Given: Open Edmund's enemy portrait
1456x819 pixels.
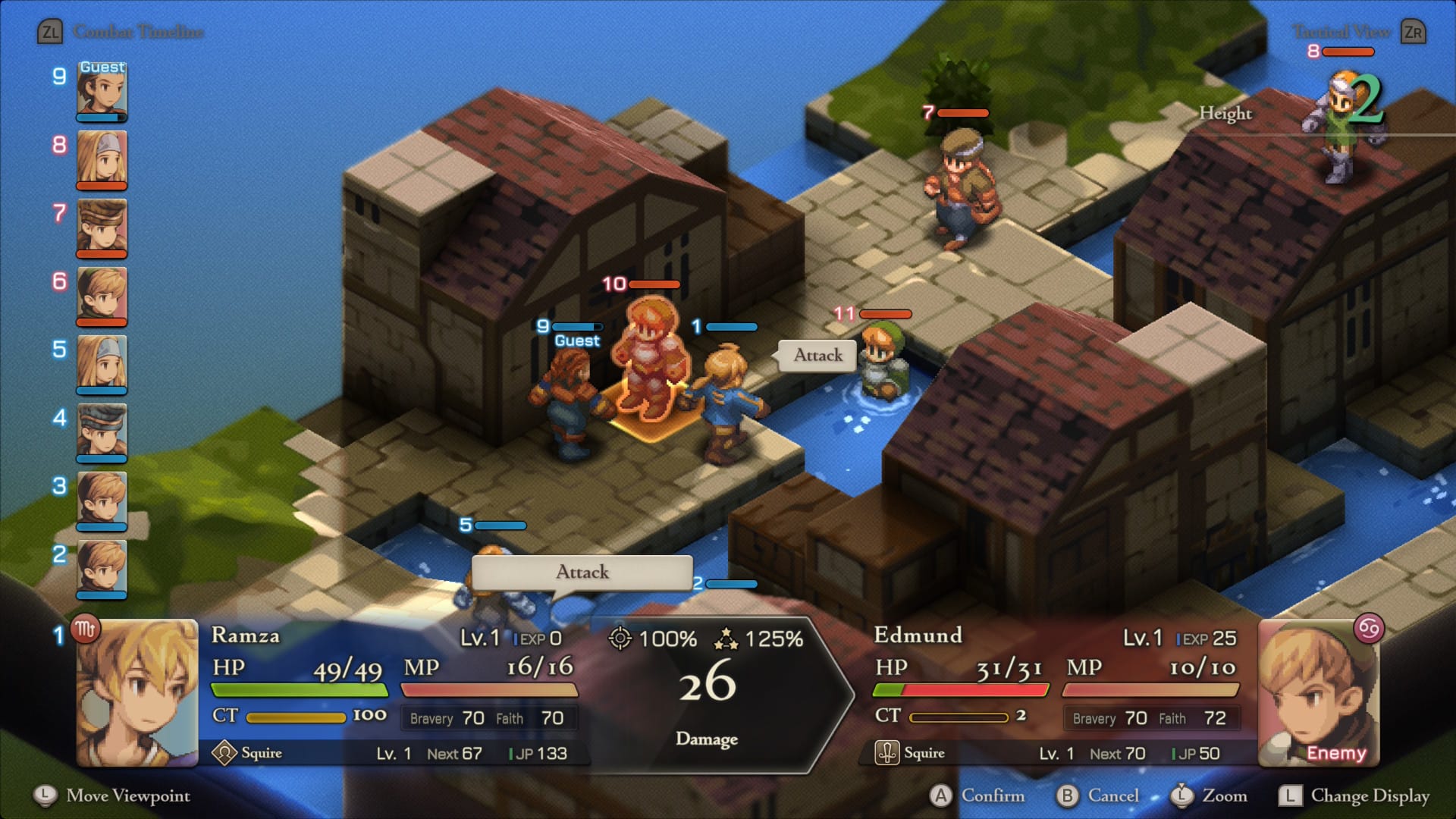Looking at the screenshot, I should (1318, 693).
